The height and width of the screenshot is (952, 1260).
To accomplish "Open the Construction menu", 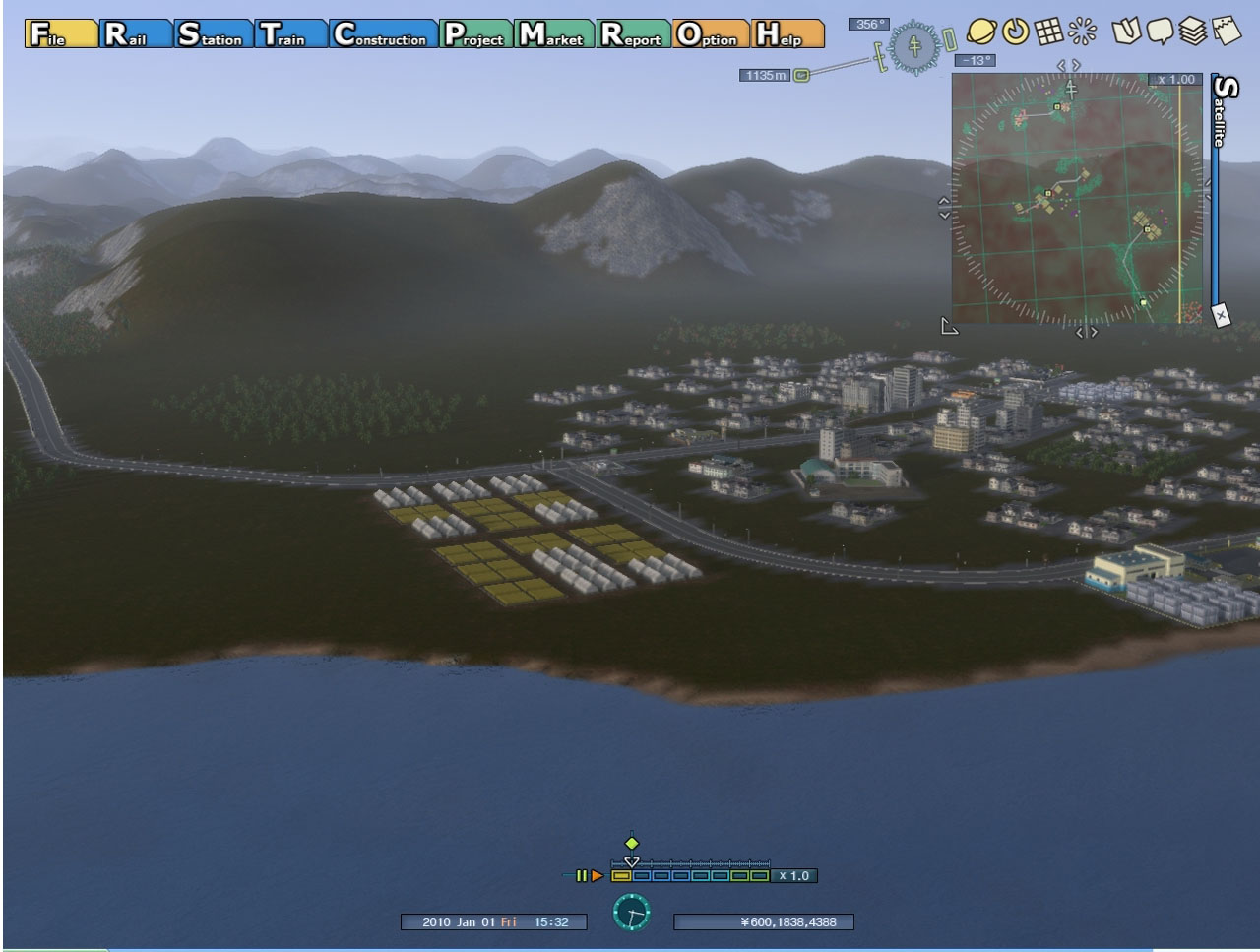I will tap(383, 34).
